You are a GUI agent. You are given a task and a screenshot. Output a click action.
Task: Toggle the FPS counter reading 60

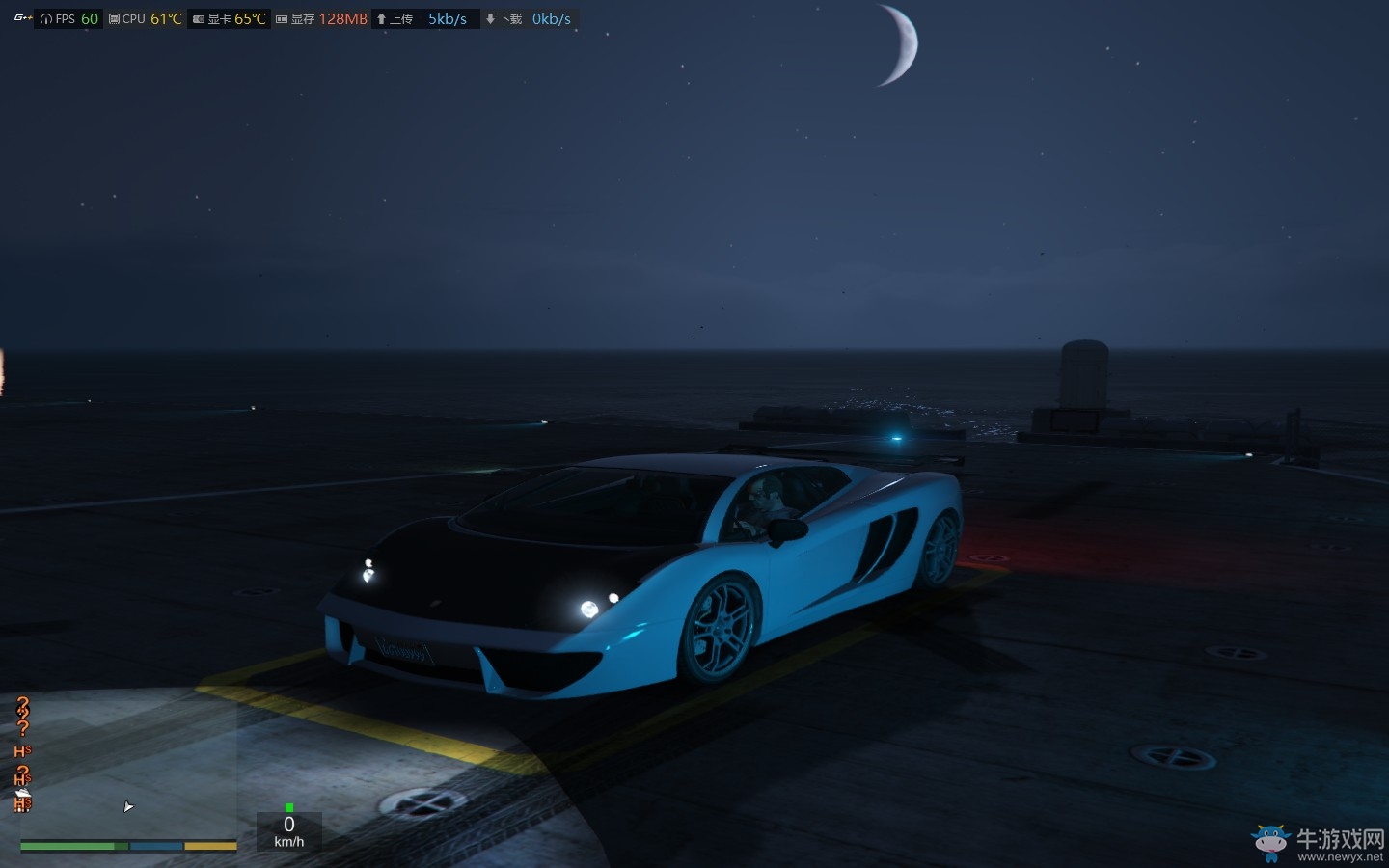click(89, 17)
